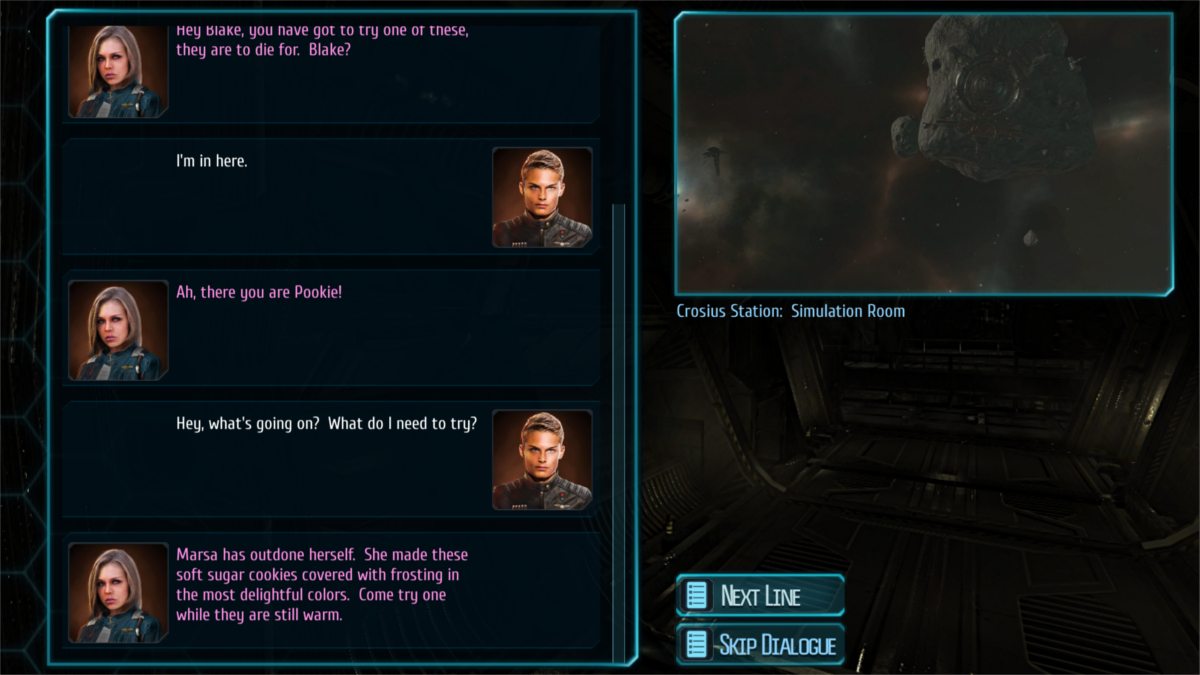Select the Crosius Station asteroid viewport image
The width and height of the screenshot is (1200, 675).
(923, 154)
